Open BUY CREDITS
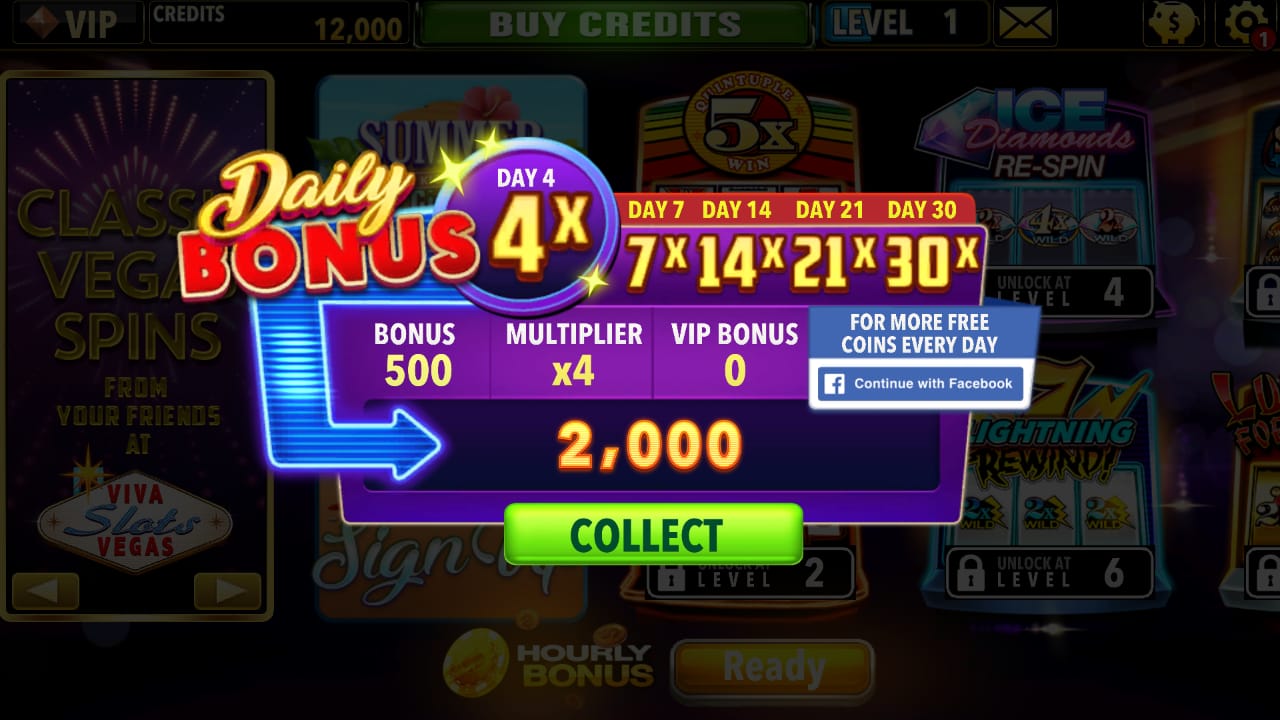 612,23
